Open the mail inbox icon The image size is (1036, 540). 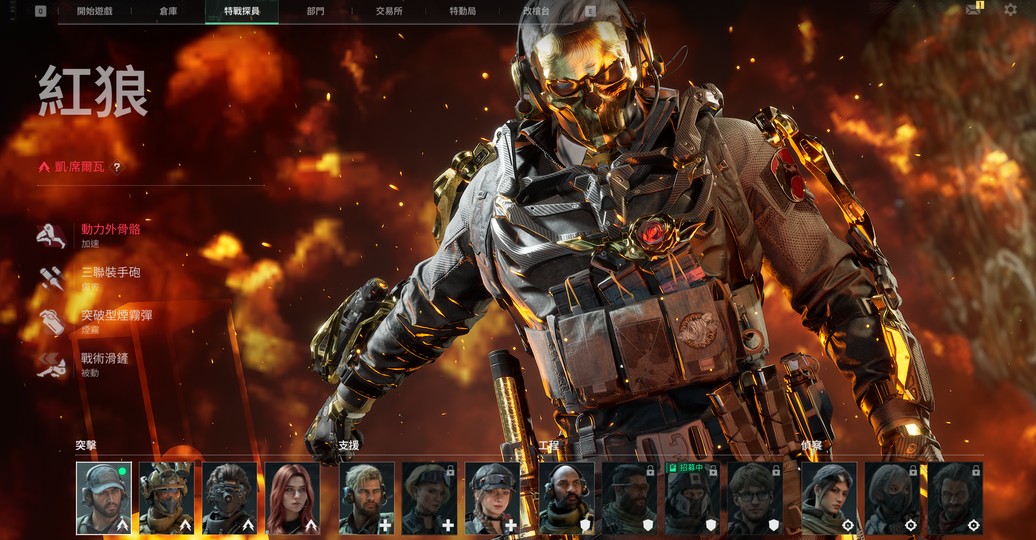click(973, 10)
